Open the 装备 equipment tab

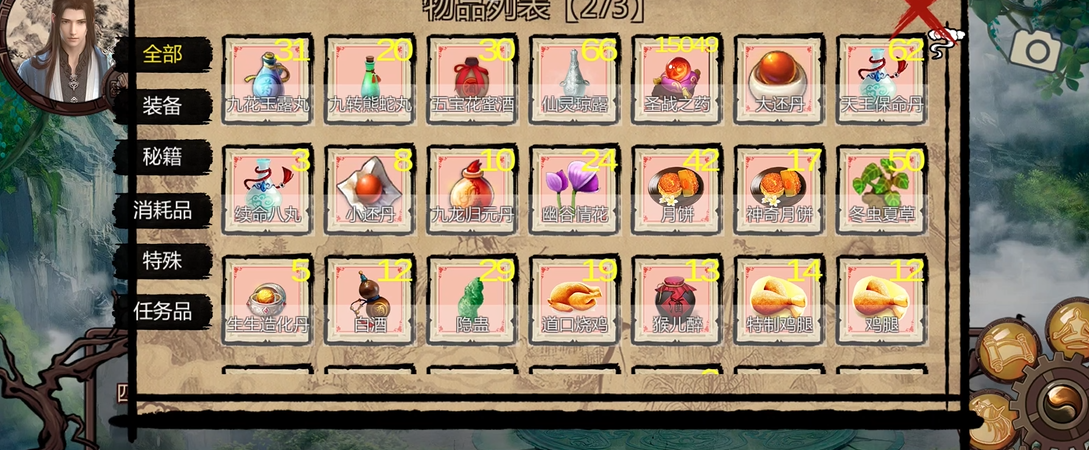click(x=162, y=106)
